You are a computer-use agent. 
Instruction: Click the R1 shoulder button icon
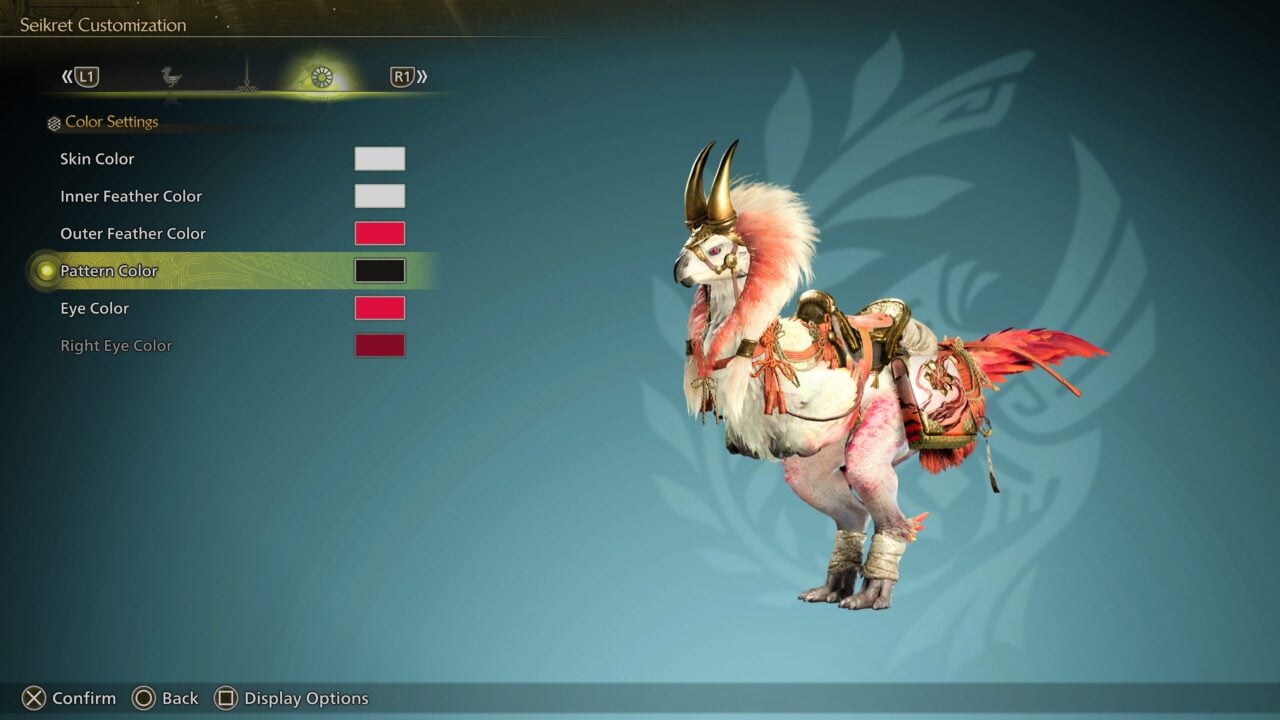pyautogui.click(x=401, y=77)
